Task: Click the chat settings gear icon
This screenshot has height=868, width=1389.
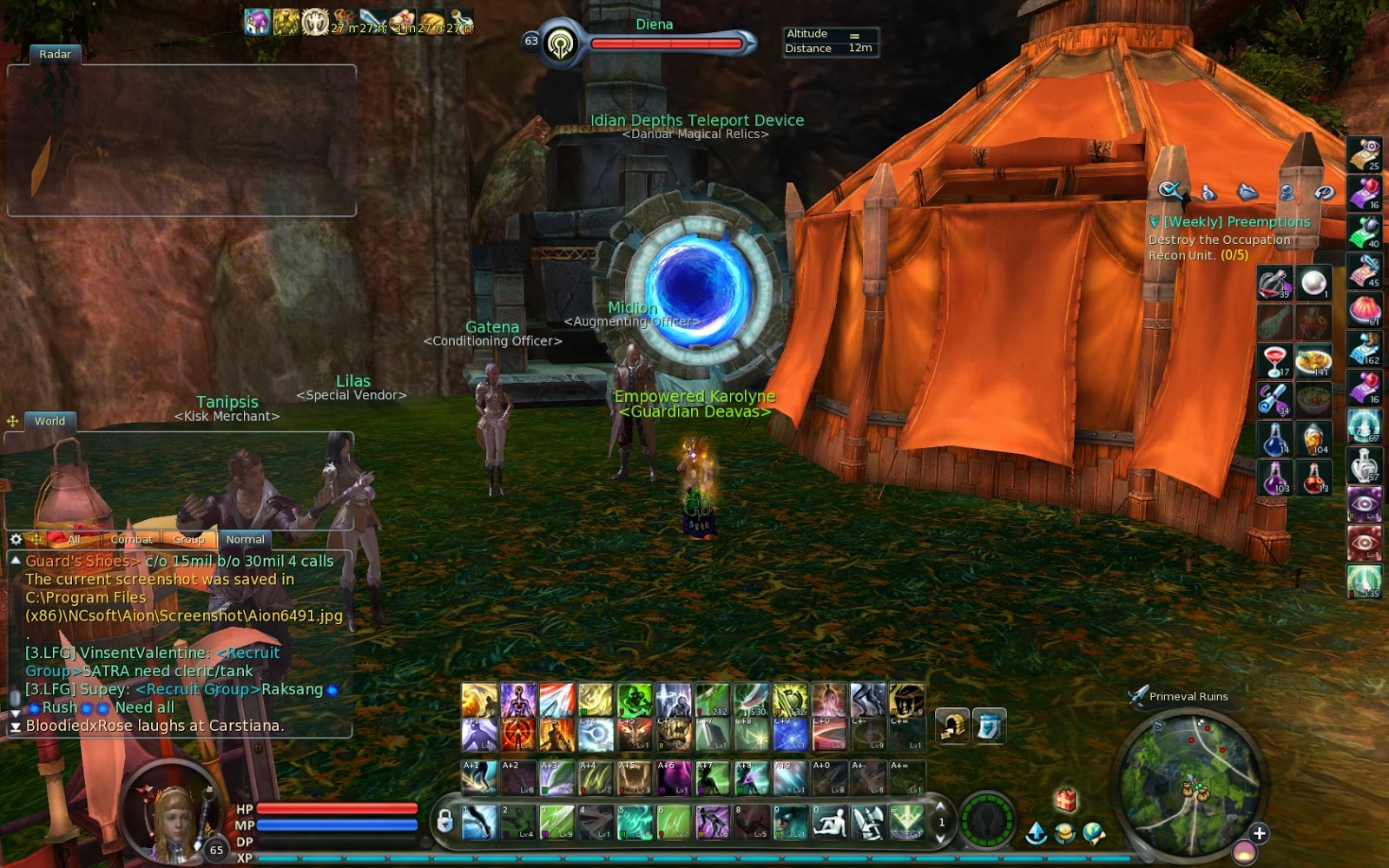Action: point(14,539)
